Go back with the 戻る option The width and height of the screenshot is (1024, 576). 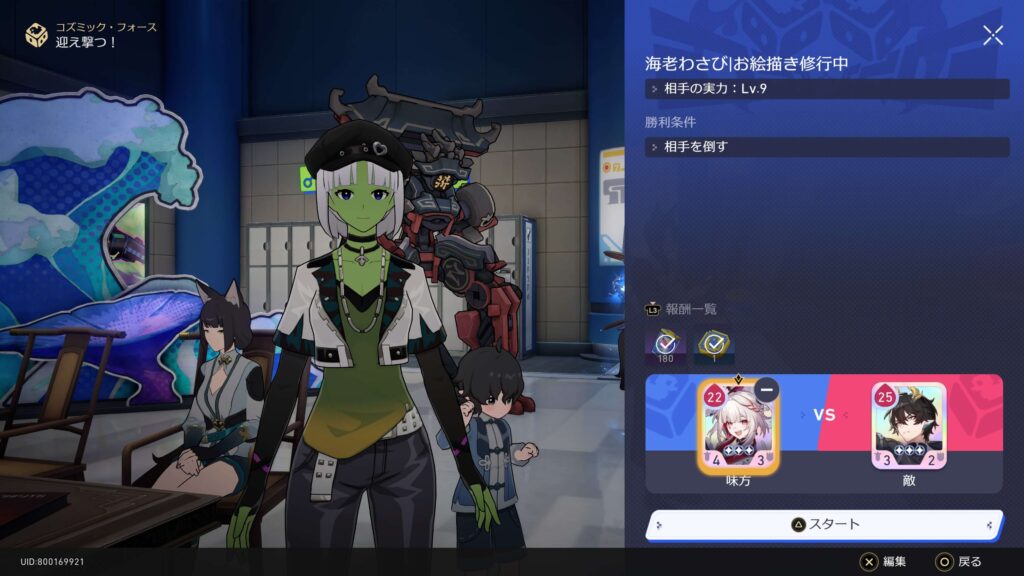(958, 561)
